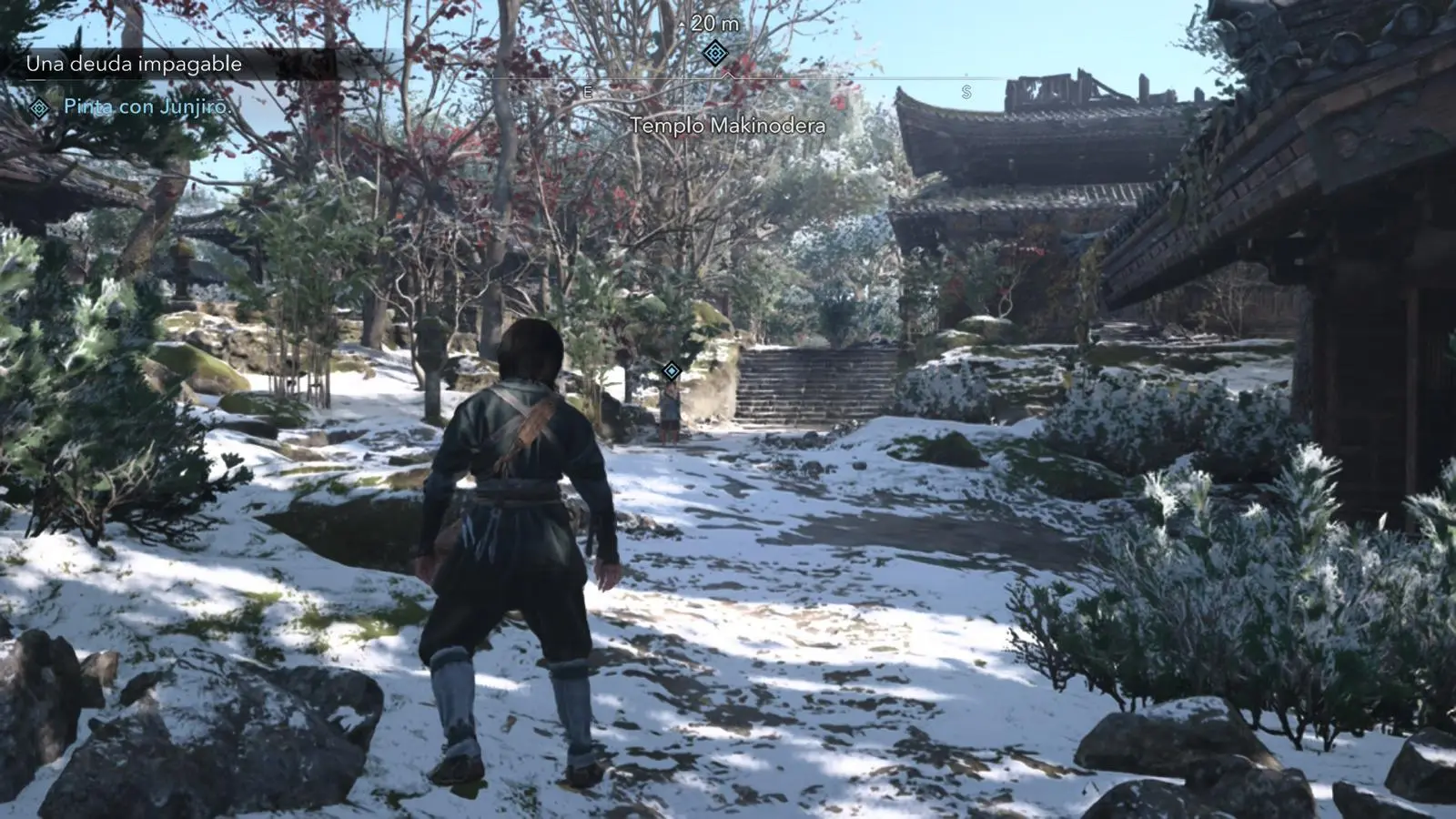This screenshot has width=1456, height=819.
Task: Click the compass objective marker below 20 m
Action: point(715,54)
